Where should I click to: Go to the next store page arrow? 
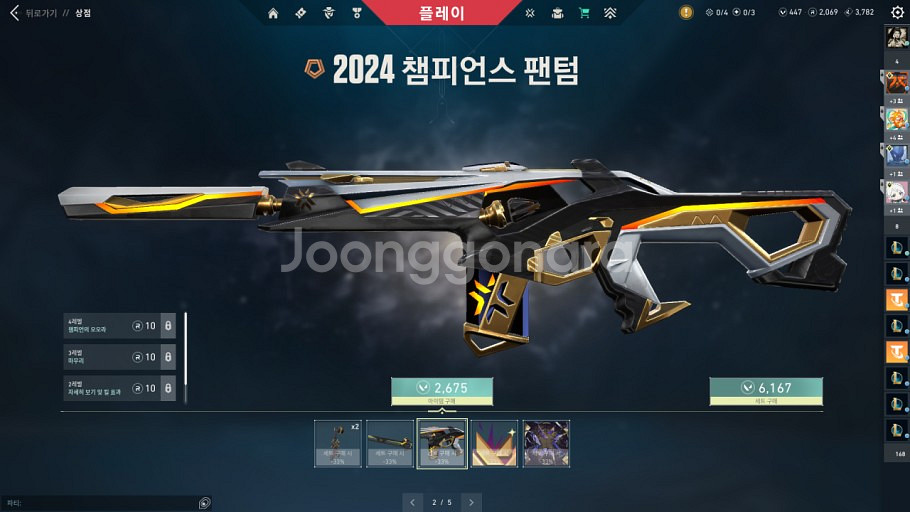471,501
